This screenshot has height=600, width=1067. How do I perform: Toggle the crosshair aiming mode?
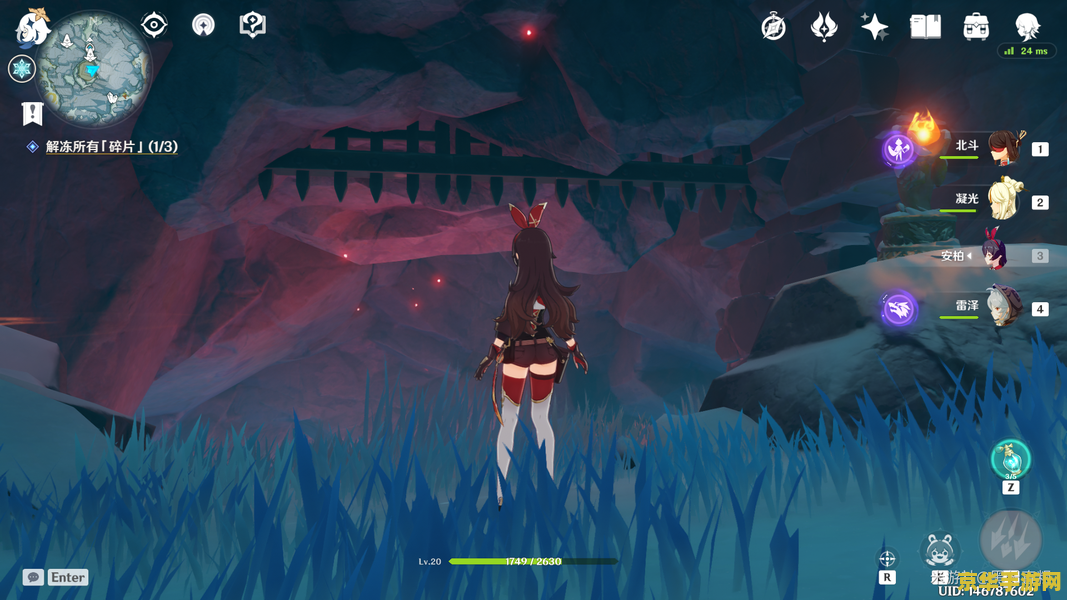tap(887, 559)
